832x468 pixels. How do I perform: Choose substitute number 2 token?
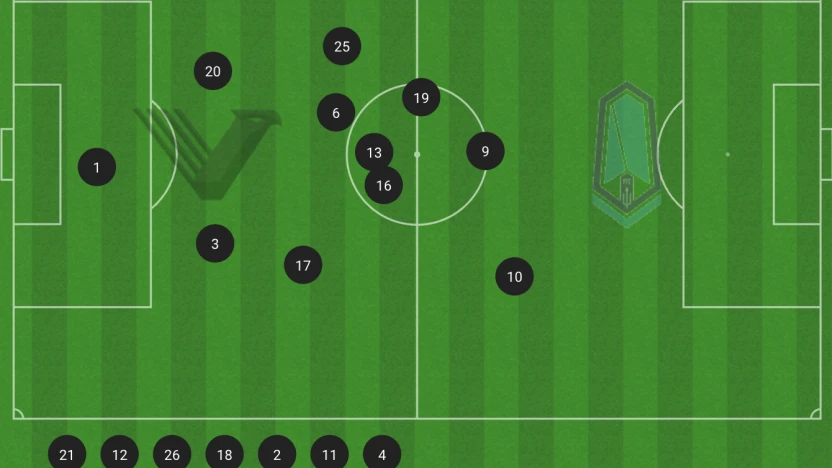coord(277,454)
